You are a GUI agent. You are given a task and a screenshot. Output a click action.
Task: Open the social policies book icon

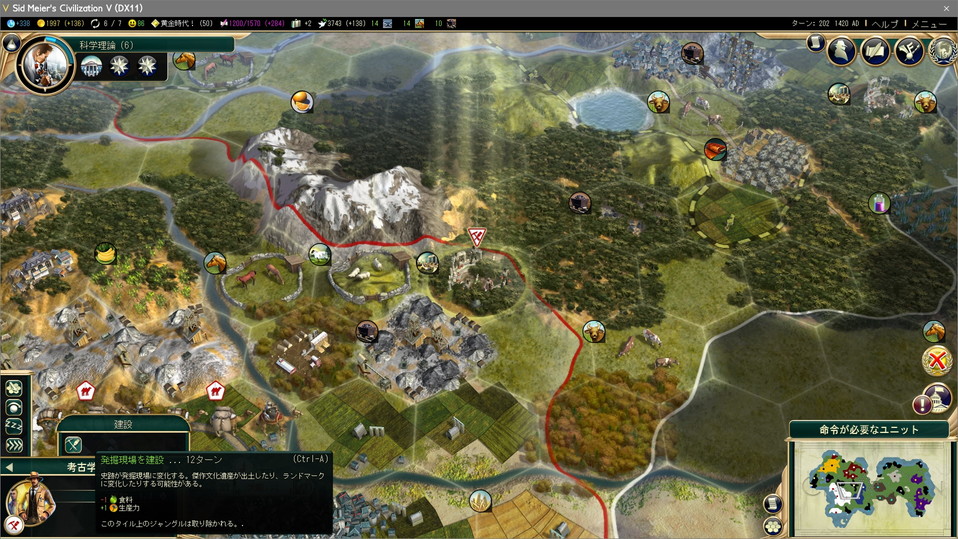pyautogui.click(x=875, y=50)
